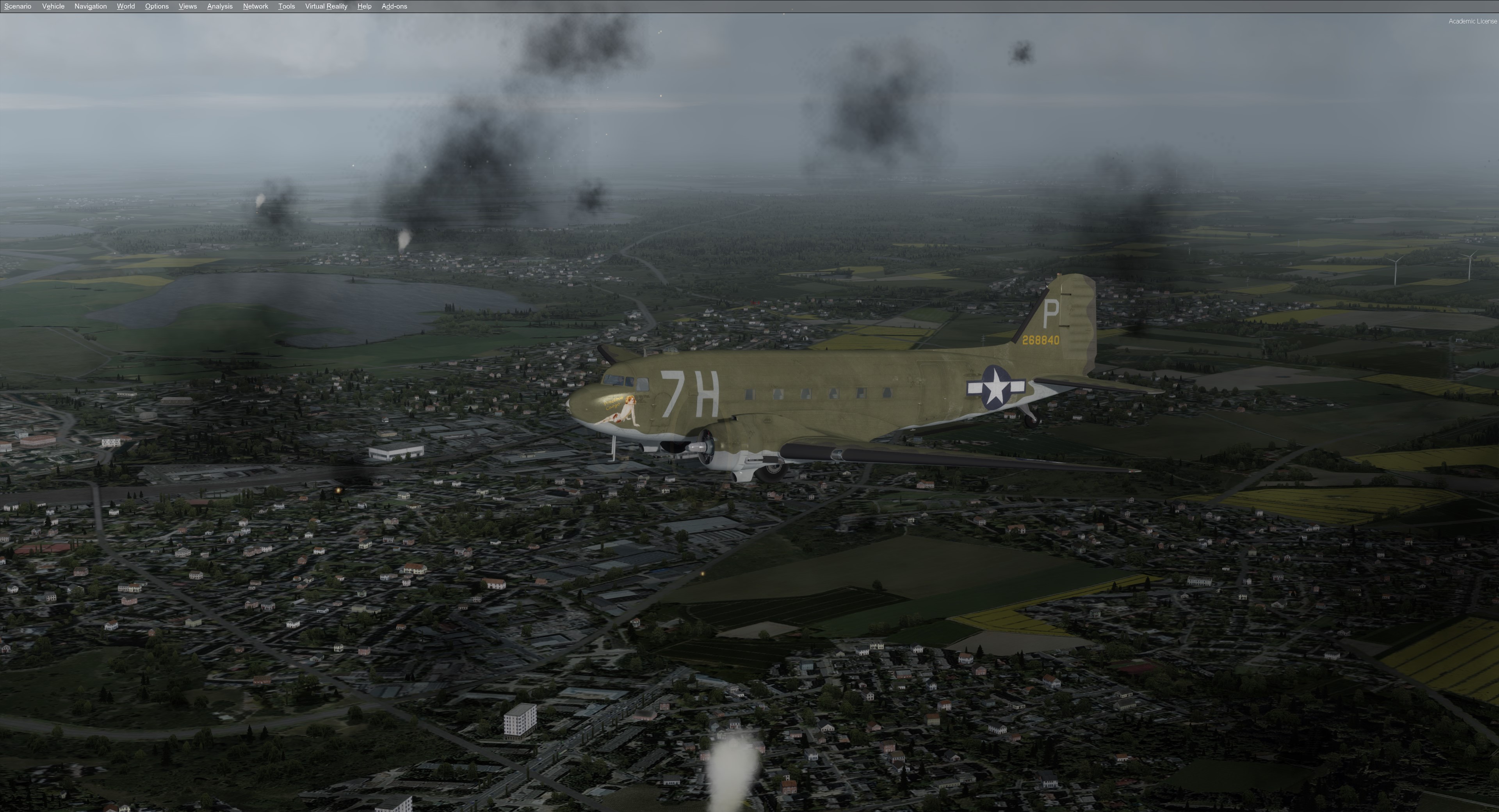Choose the Network menu
Viewport: 1499px width, 812px height.
coord(255,6)
